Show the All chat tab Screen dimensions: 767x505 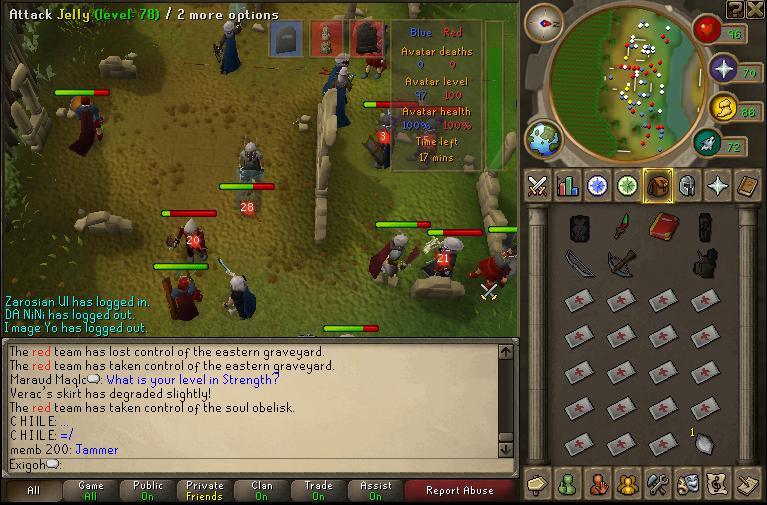(x=34, y=490)
